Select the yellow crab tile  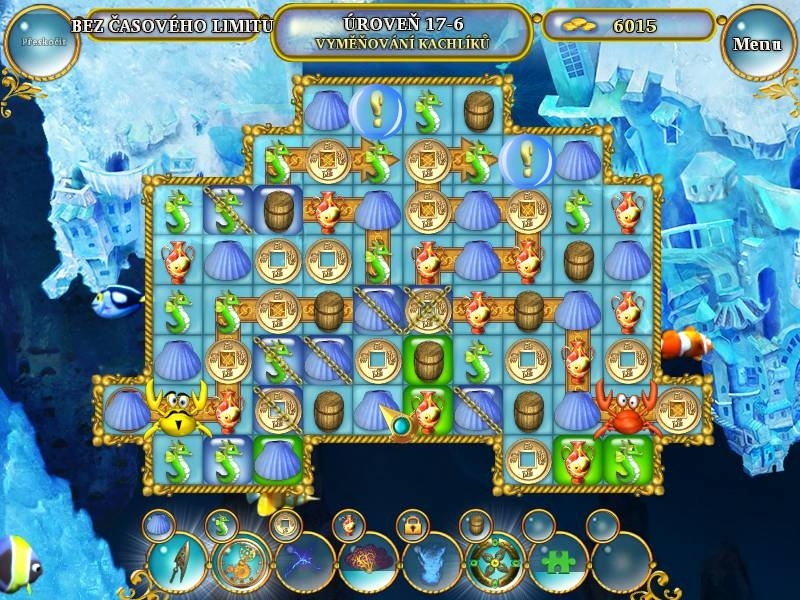click(x=178, y=409)
